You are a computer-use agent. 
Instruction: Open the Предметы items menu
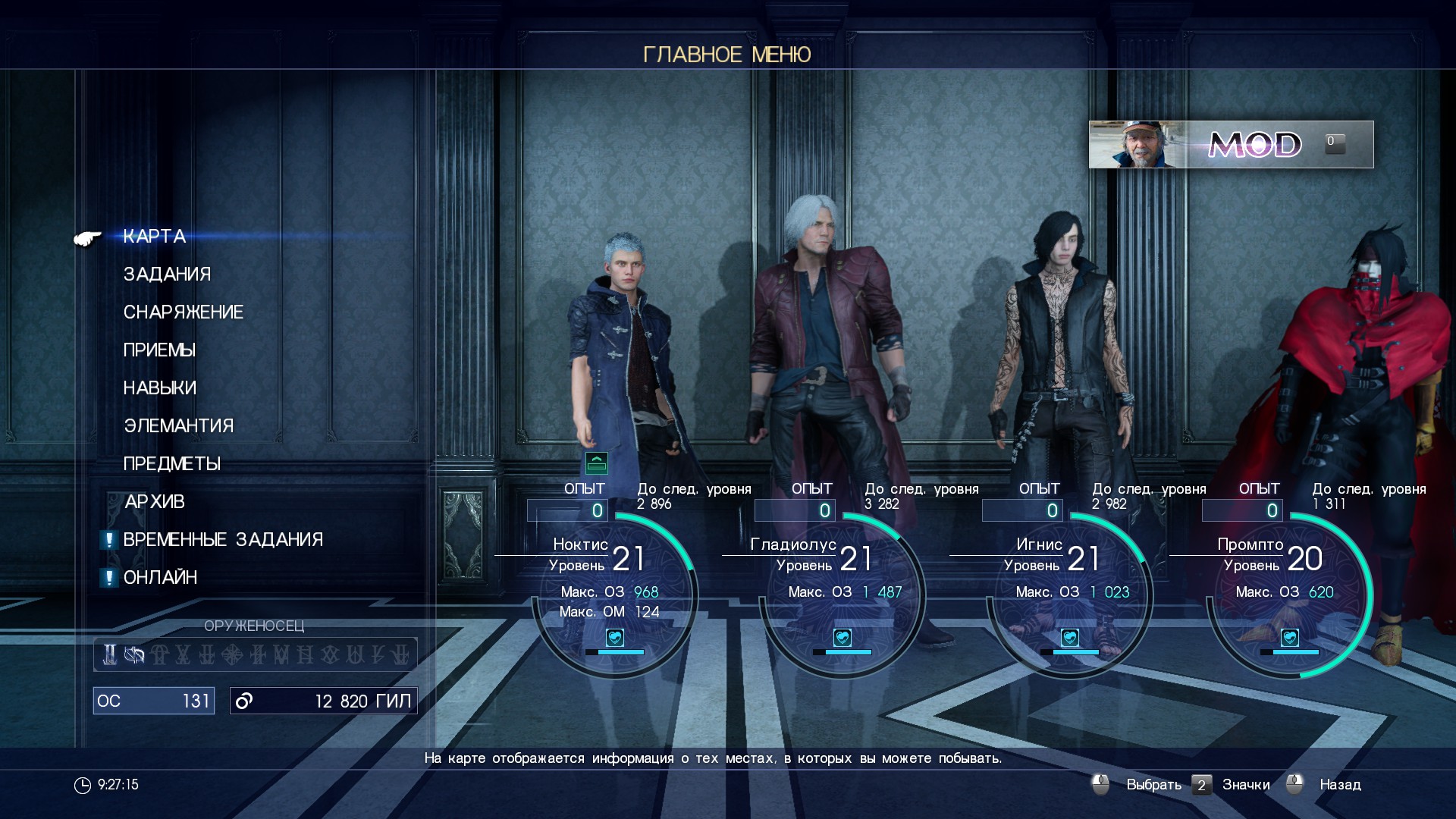[172, 464]
